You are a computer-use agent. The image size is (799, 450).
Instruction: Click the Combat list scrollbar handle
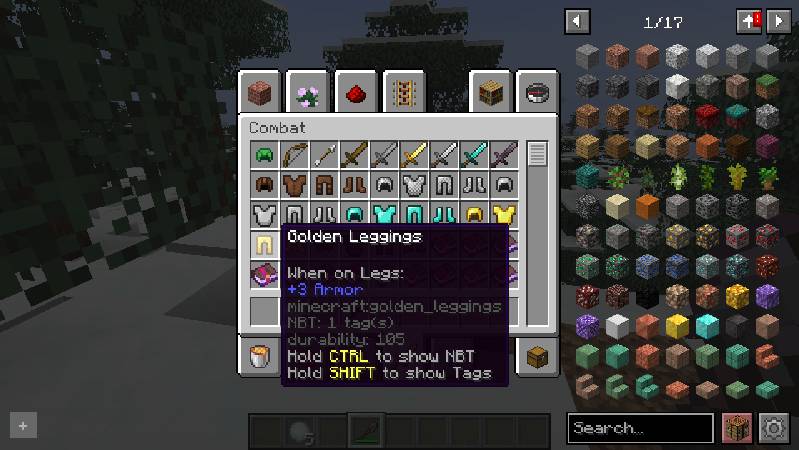538,155
